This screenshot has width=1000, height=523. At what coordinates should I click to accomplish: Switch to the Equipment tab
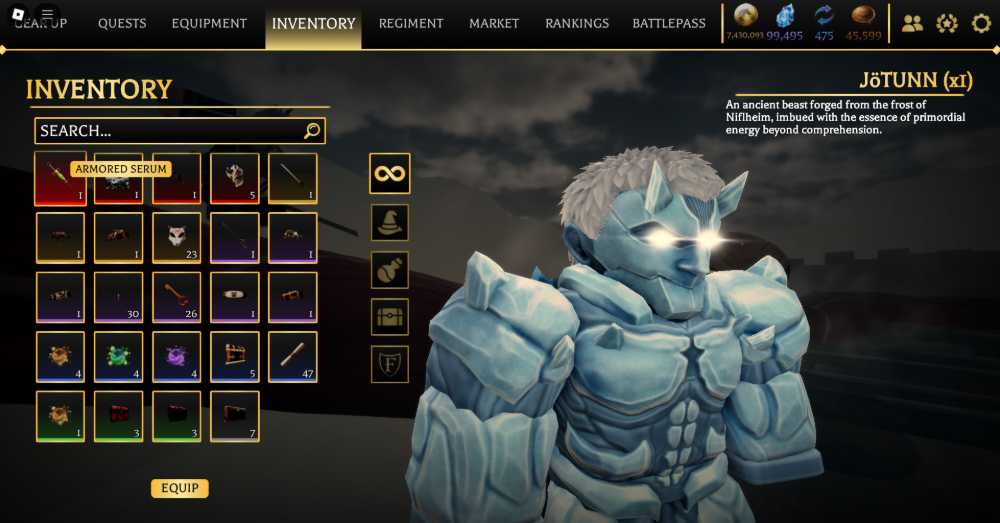(x=209, y=23)
